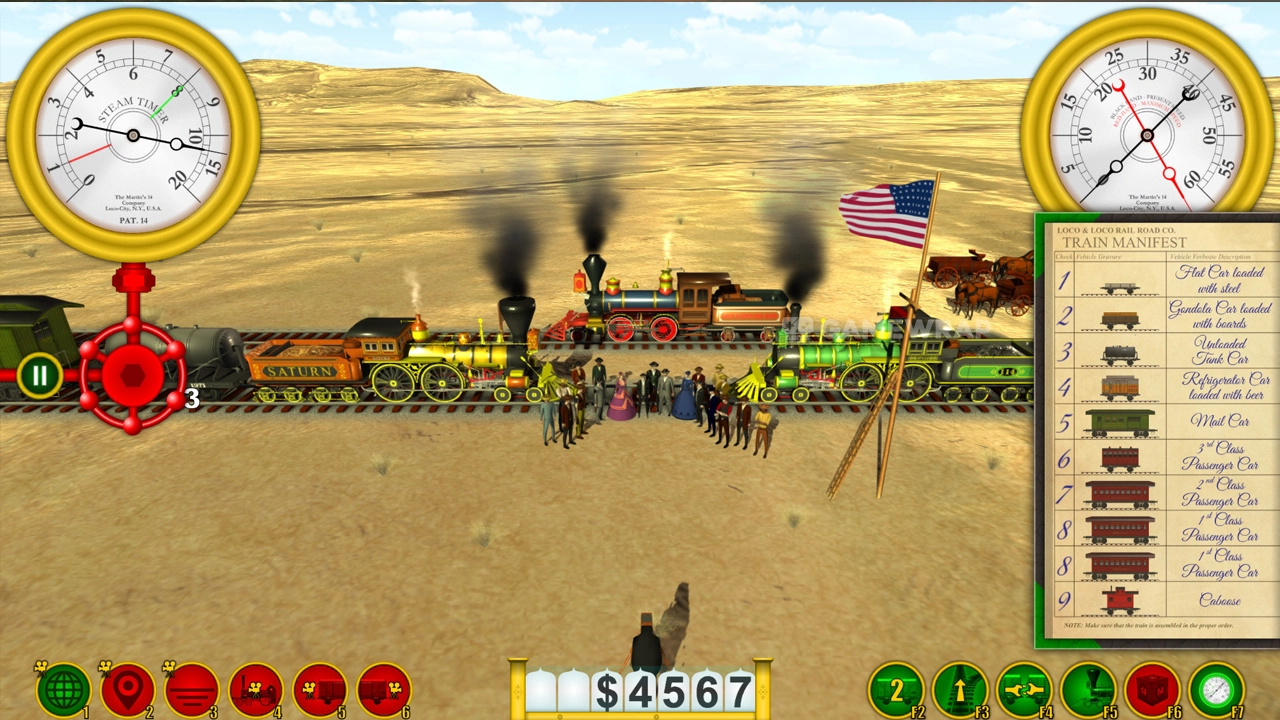Click the red cube button
1280x720 pixels.
pyautogui.click(x=1152, y=690)
